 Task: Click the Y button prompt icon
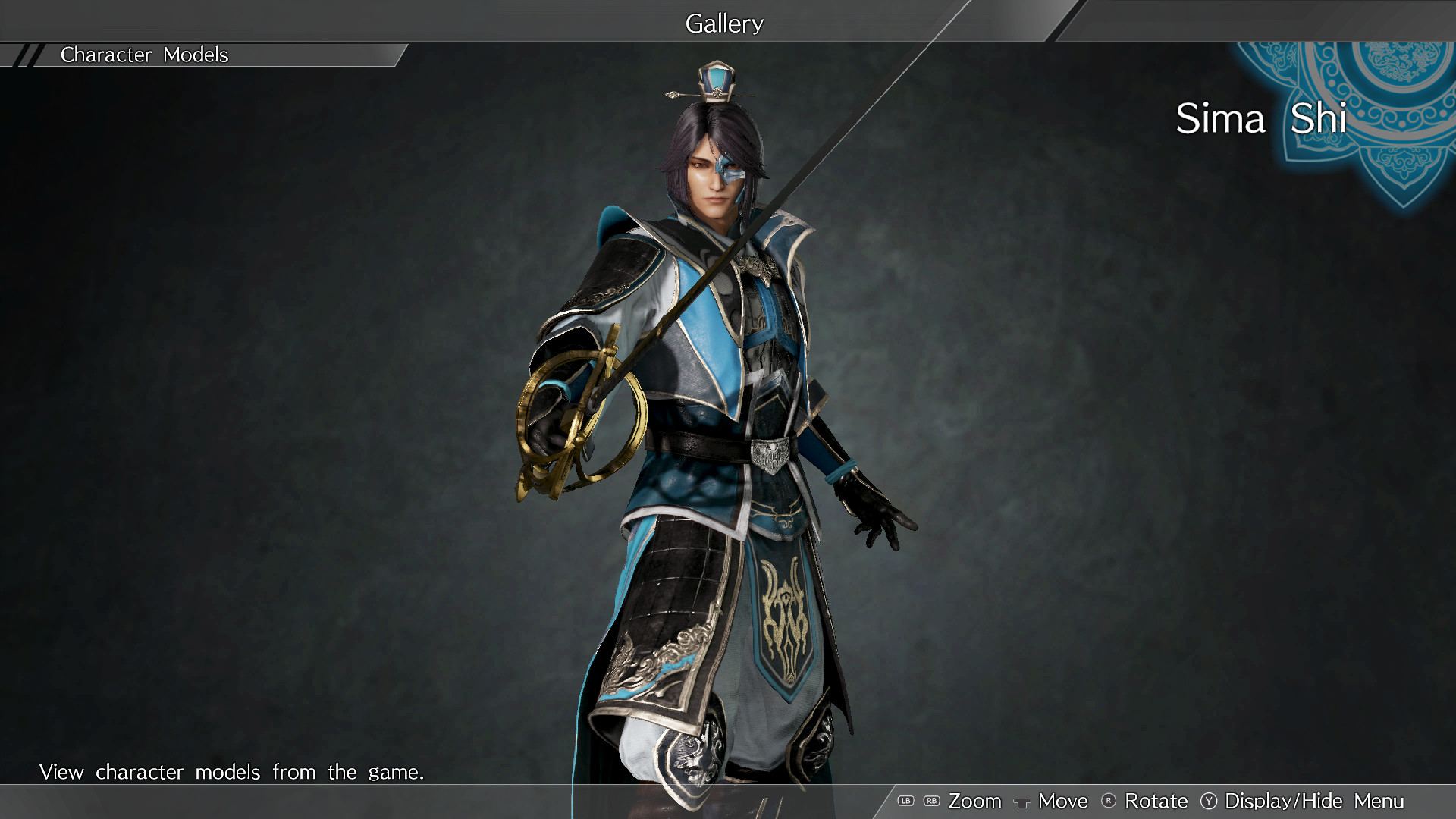pyautogui.click(x=1209, y=802)
